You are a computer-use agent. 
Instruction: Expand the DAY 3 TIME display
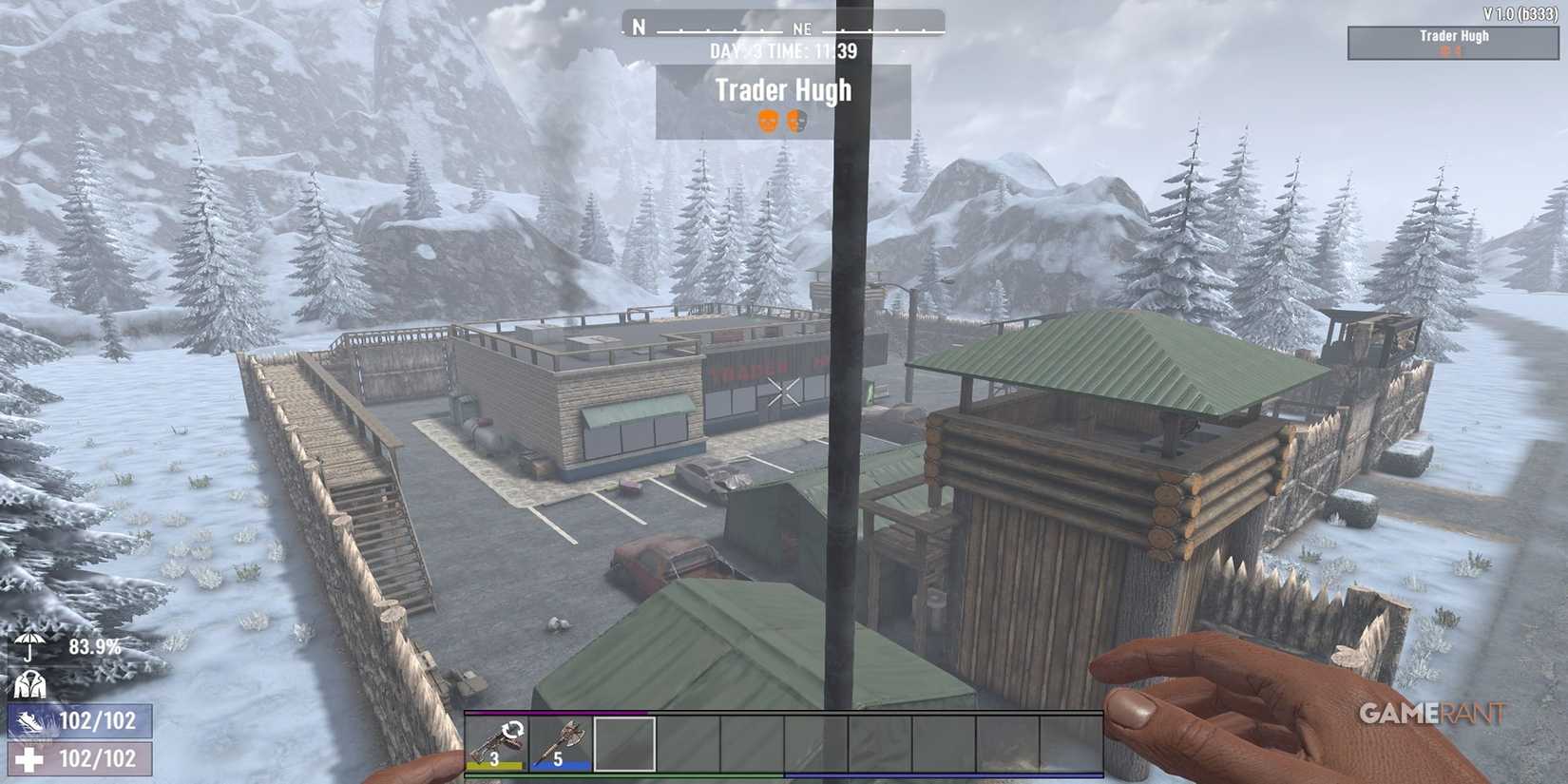coord(782,51)
